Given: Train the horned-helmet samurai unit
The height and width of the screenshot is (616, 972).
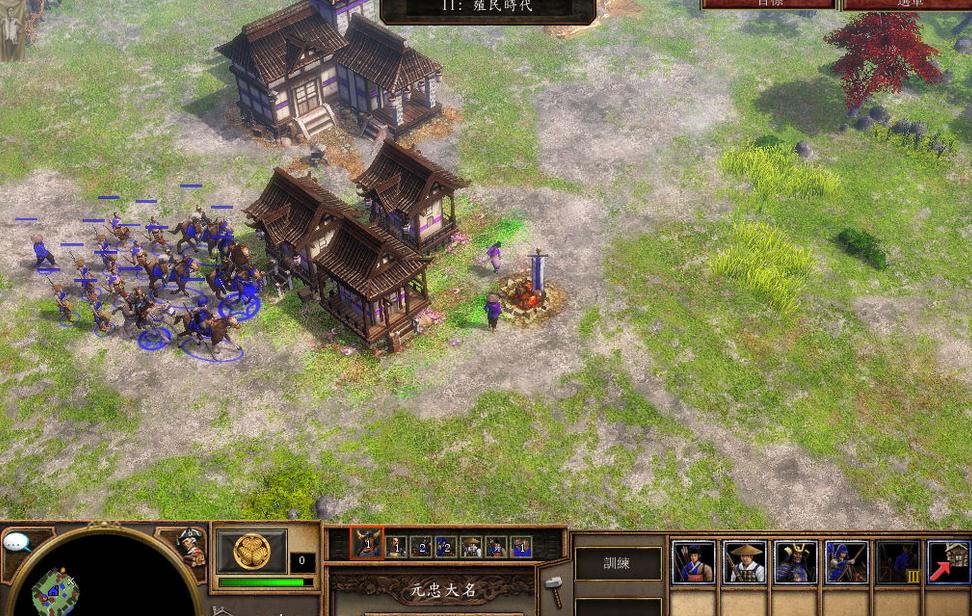Looking at the screenshot, I should point(795,563).
